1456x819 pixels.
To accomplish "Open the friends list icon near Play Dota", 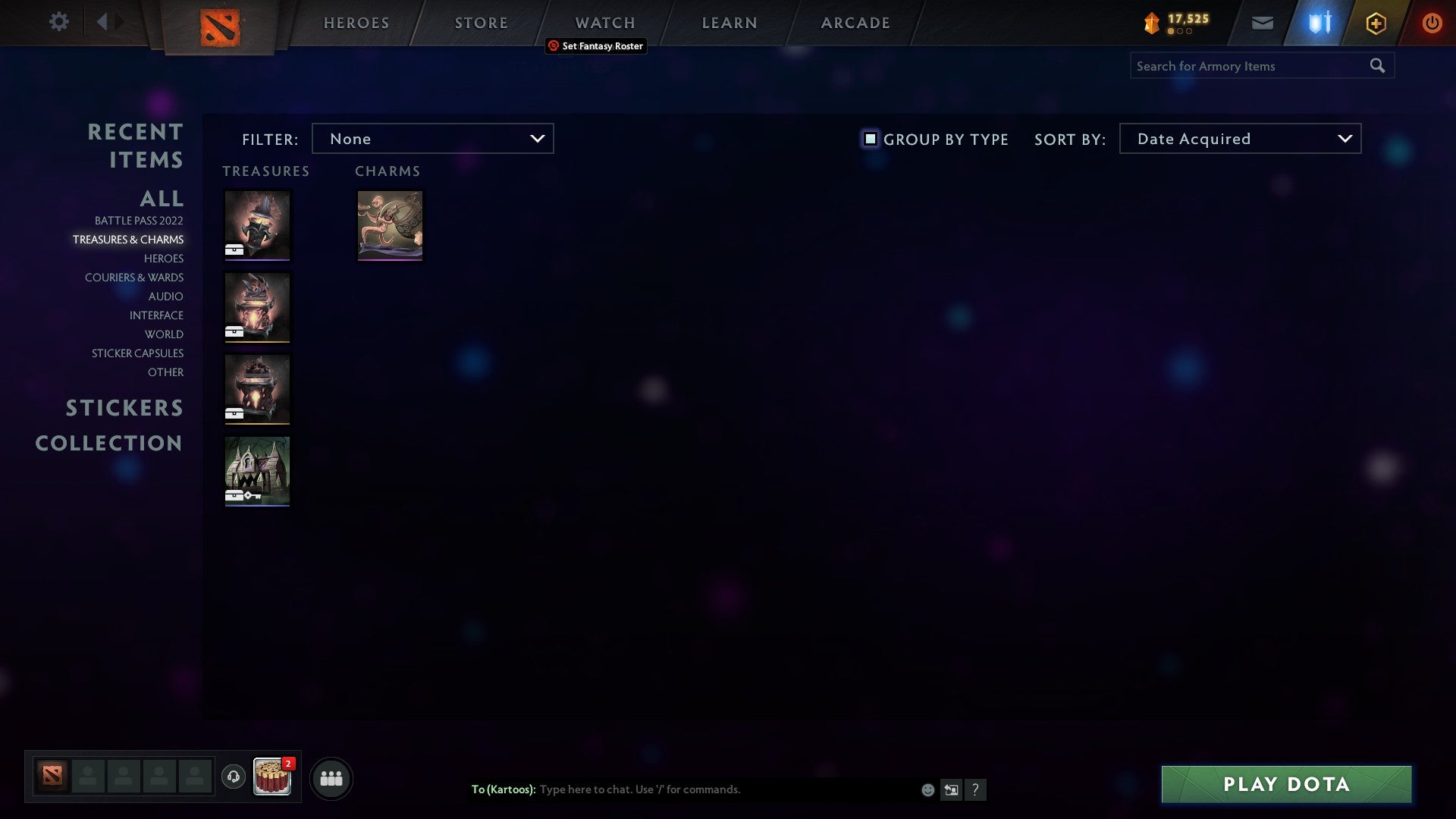I will coord(331,777).
